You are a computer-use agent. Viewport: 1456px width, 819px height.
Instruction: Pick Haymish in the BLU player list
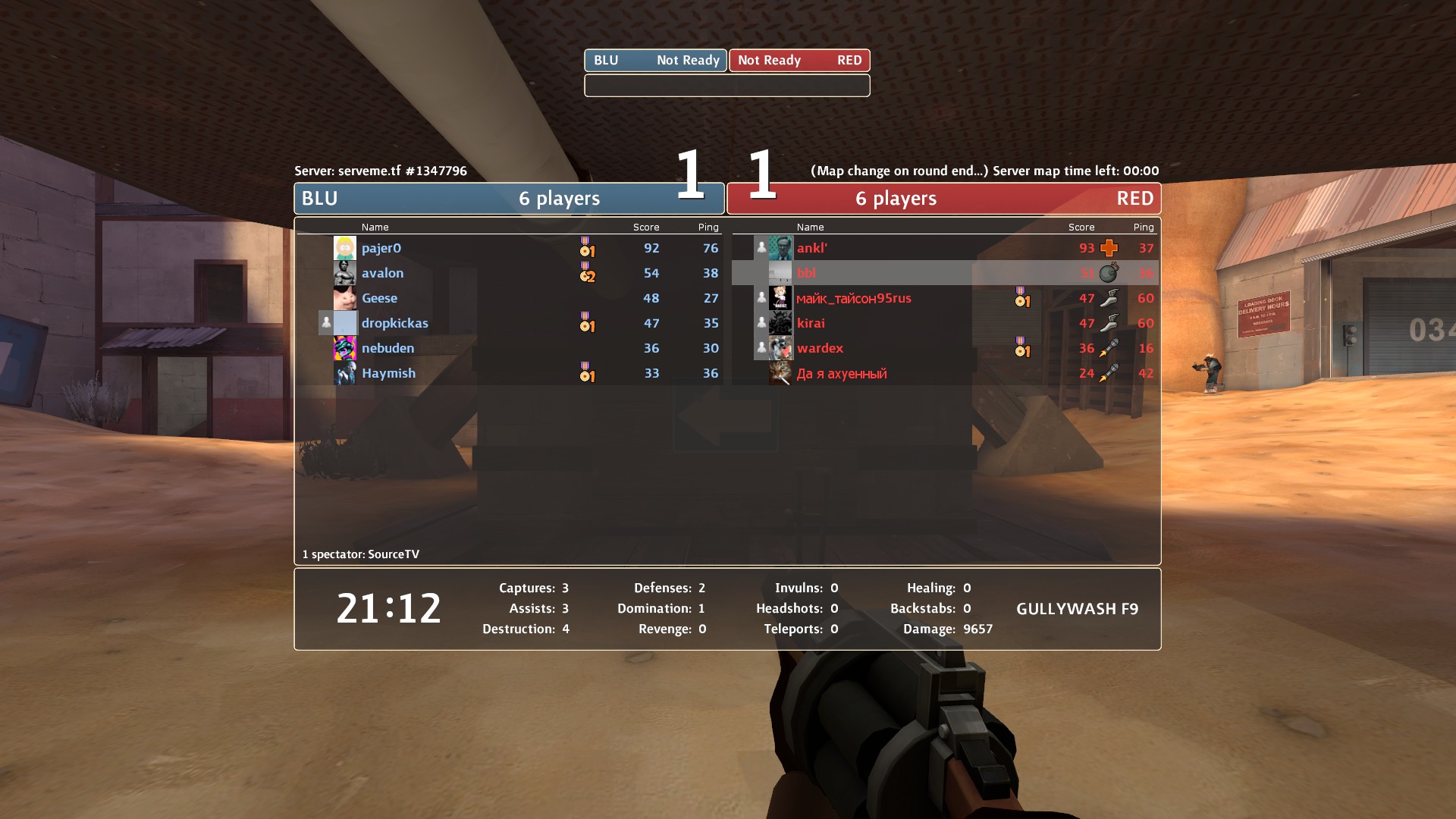pyautogui.click(x=388, y=373)
